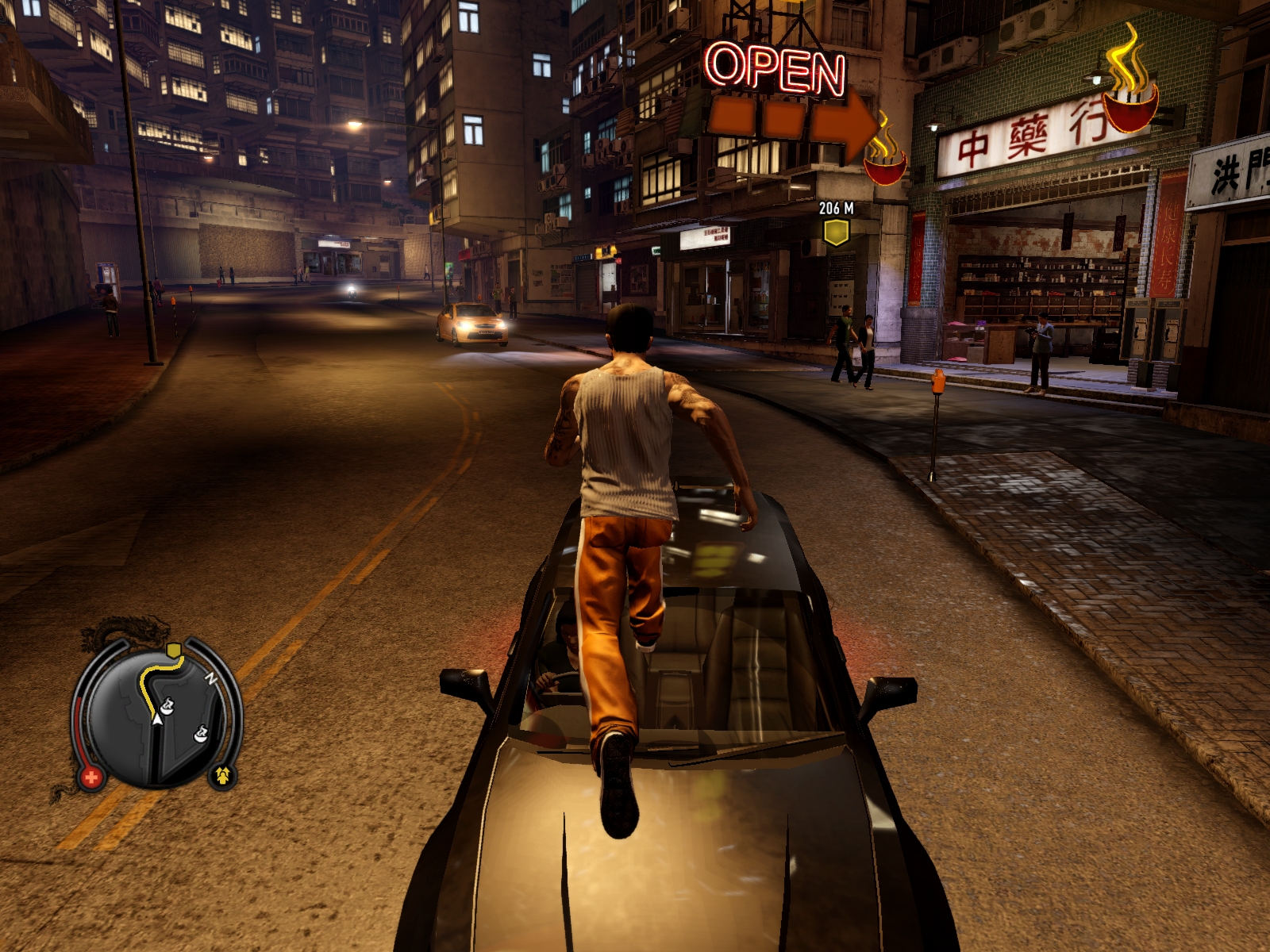Click the minimap food bowl icon beside player arrow
The height and width of the screenshot is (952, 1270).
(167, 704)
